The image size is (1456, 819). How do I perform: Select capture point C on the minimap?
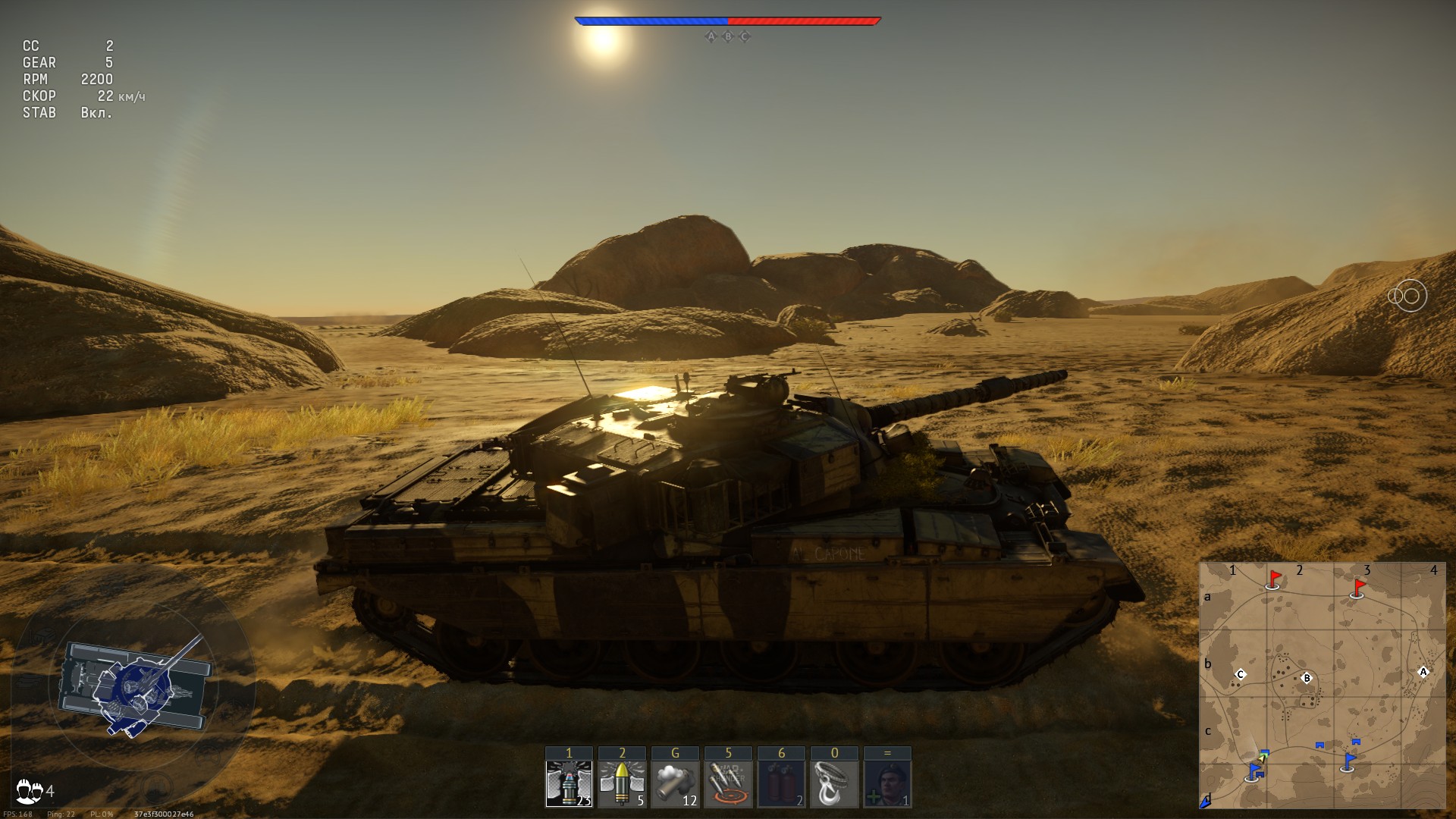(1241, 674)
